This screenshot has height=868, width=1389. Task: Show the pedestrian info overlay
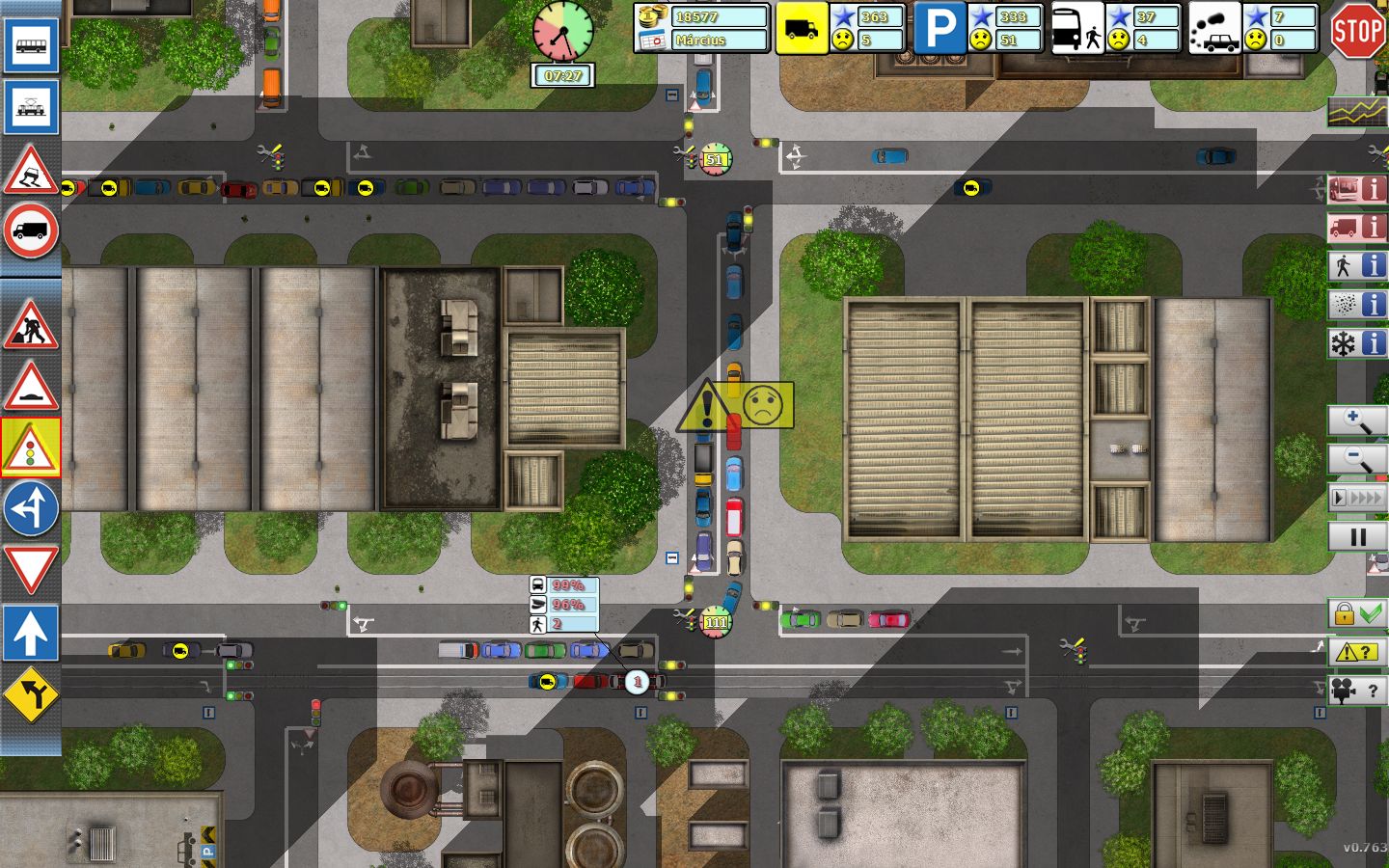point(1357,266)
